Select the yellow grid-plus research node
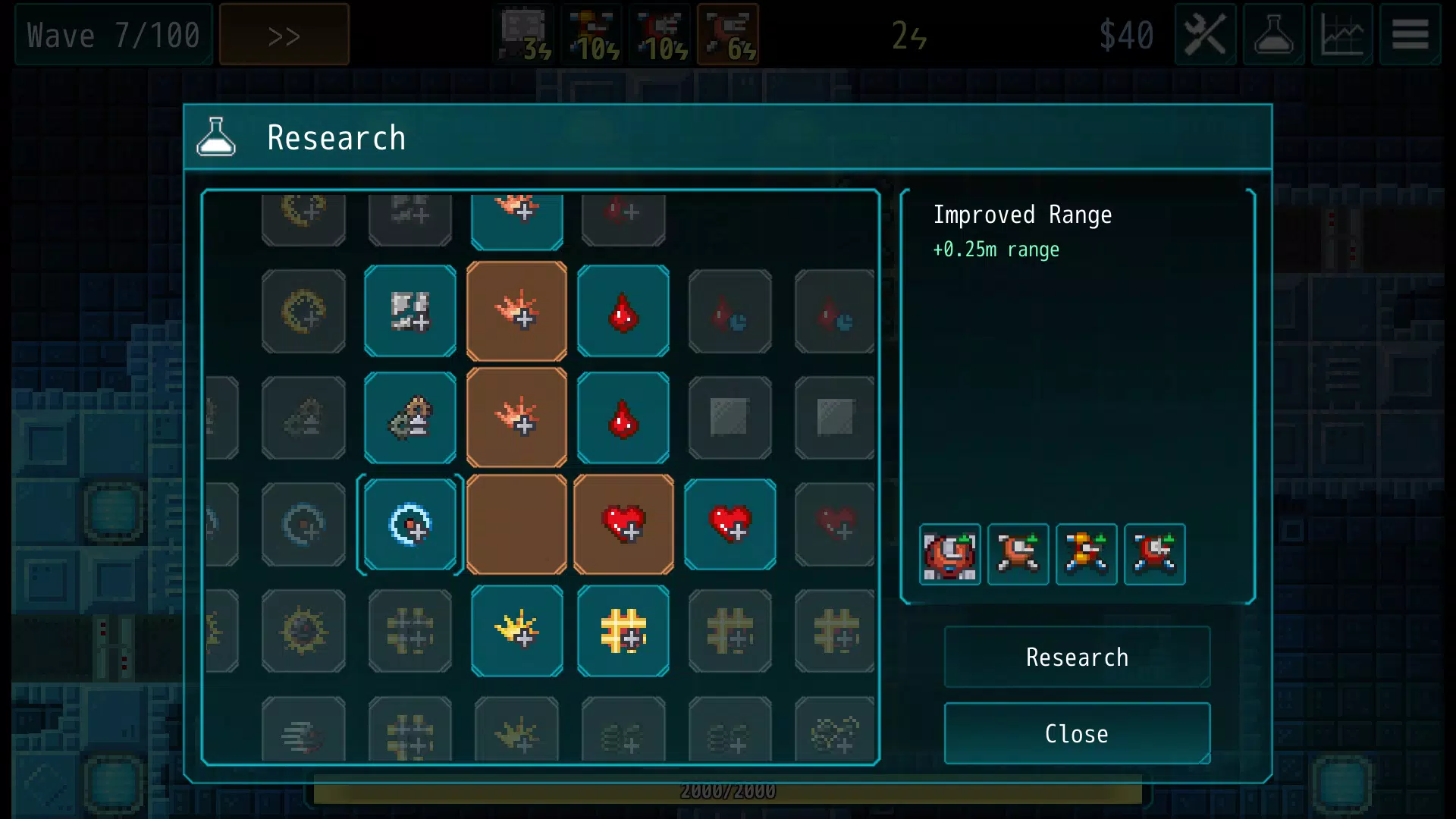Viewport: 1456px width, 819px height. pyautogui.click(x=623, y=631)
